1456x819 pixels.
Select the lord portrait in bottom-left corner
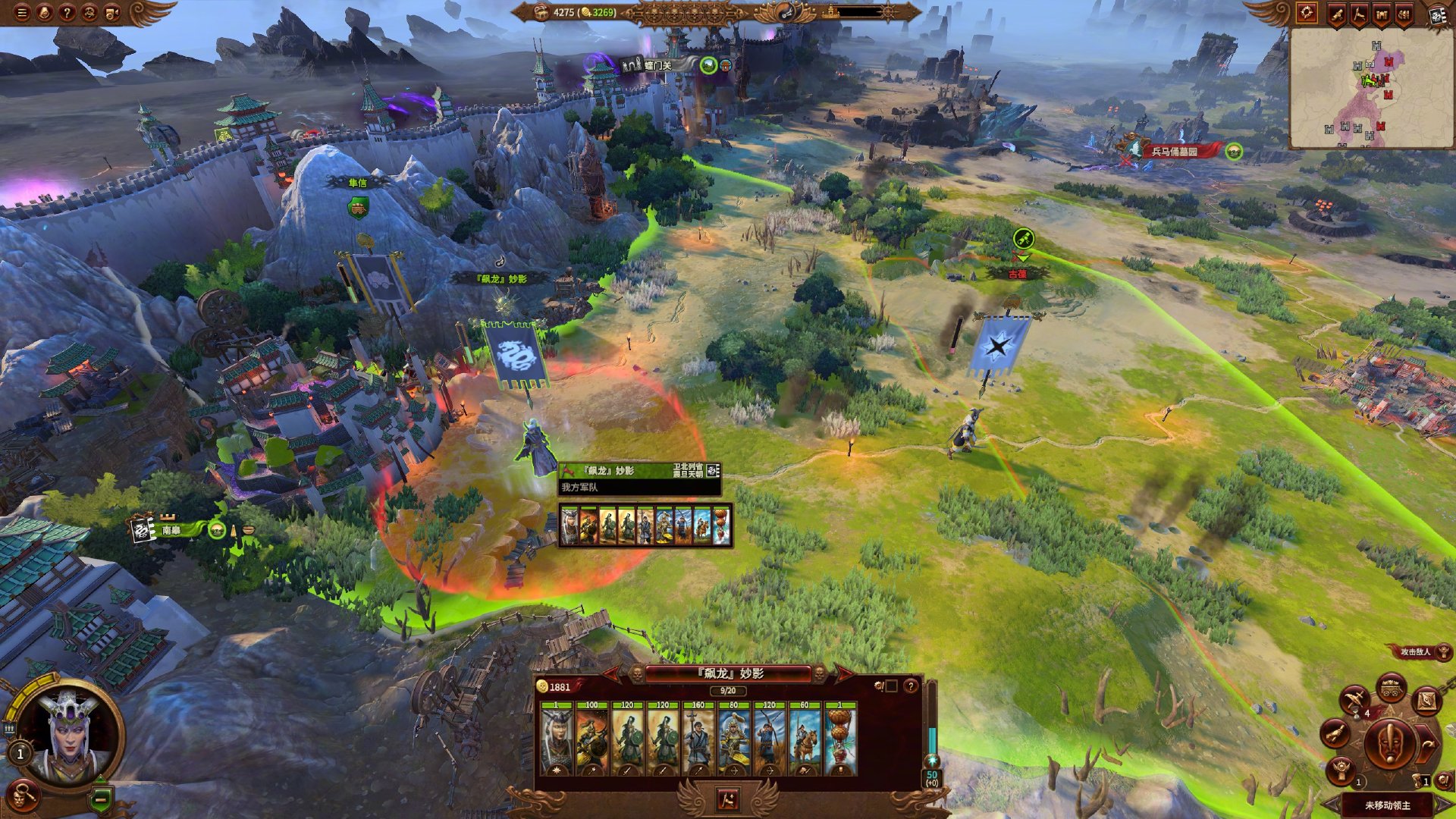point(67,736)
